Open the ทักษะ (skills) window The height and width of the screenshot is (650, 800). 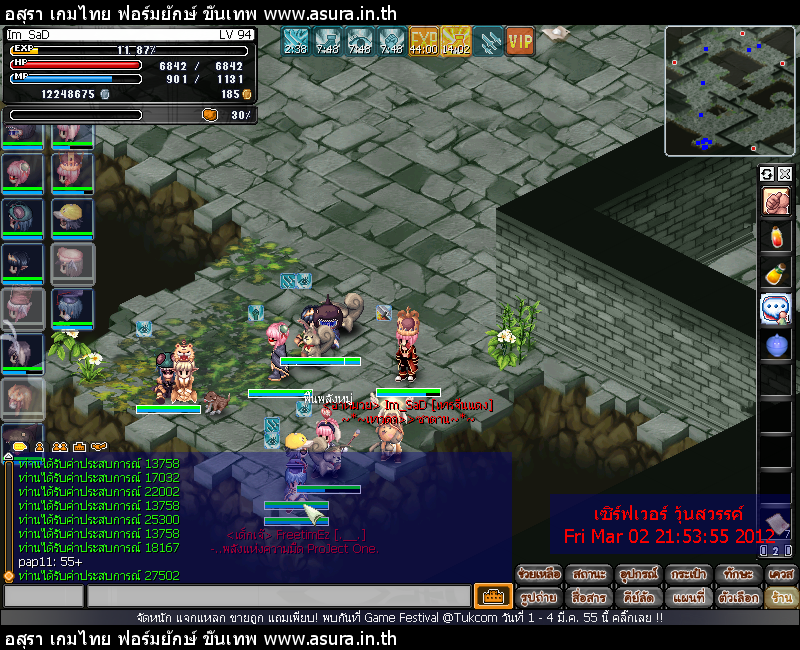pos(739,575)
